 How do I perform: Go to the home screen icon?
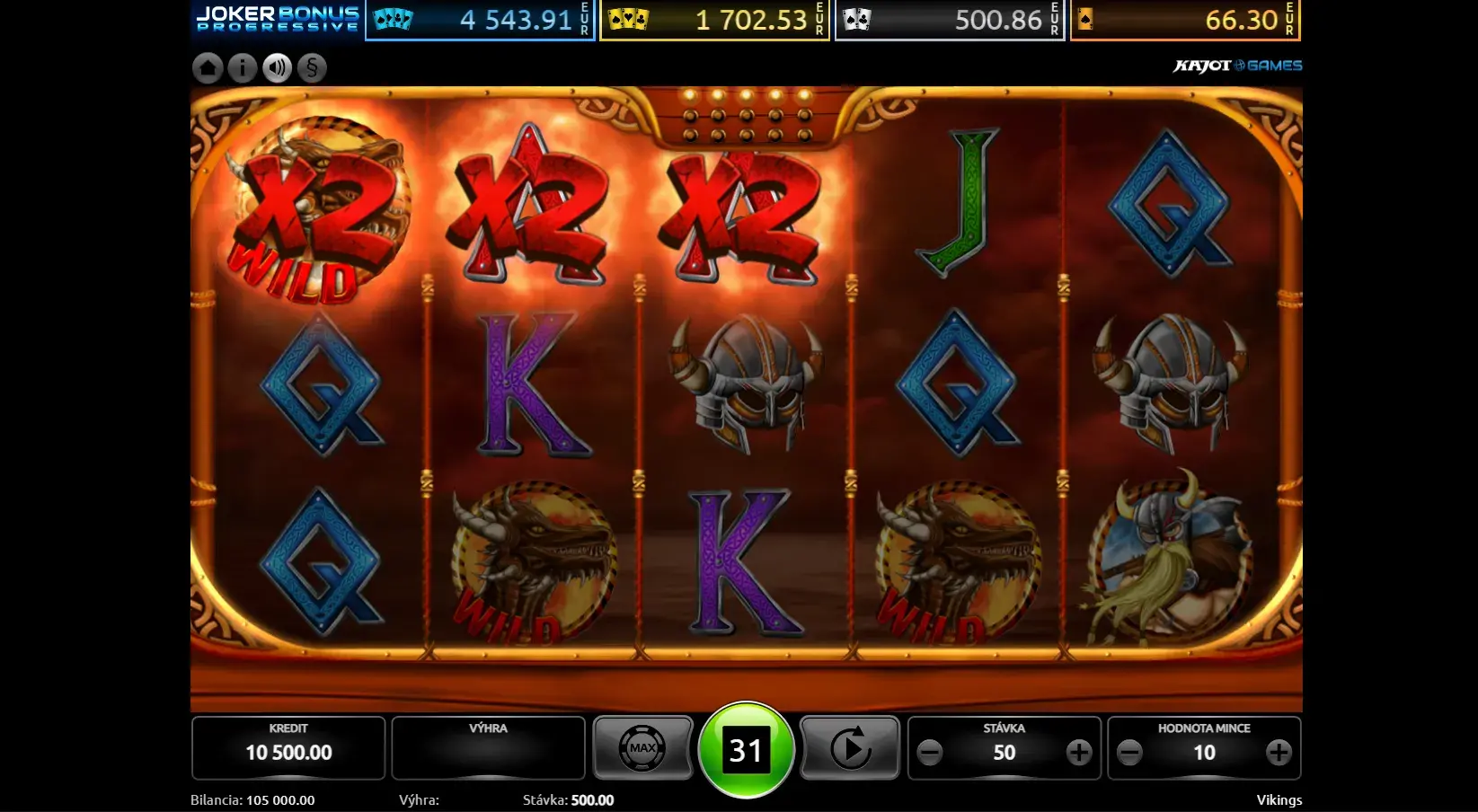[x=208, y=67]
